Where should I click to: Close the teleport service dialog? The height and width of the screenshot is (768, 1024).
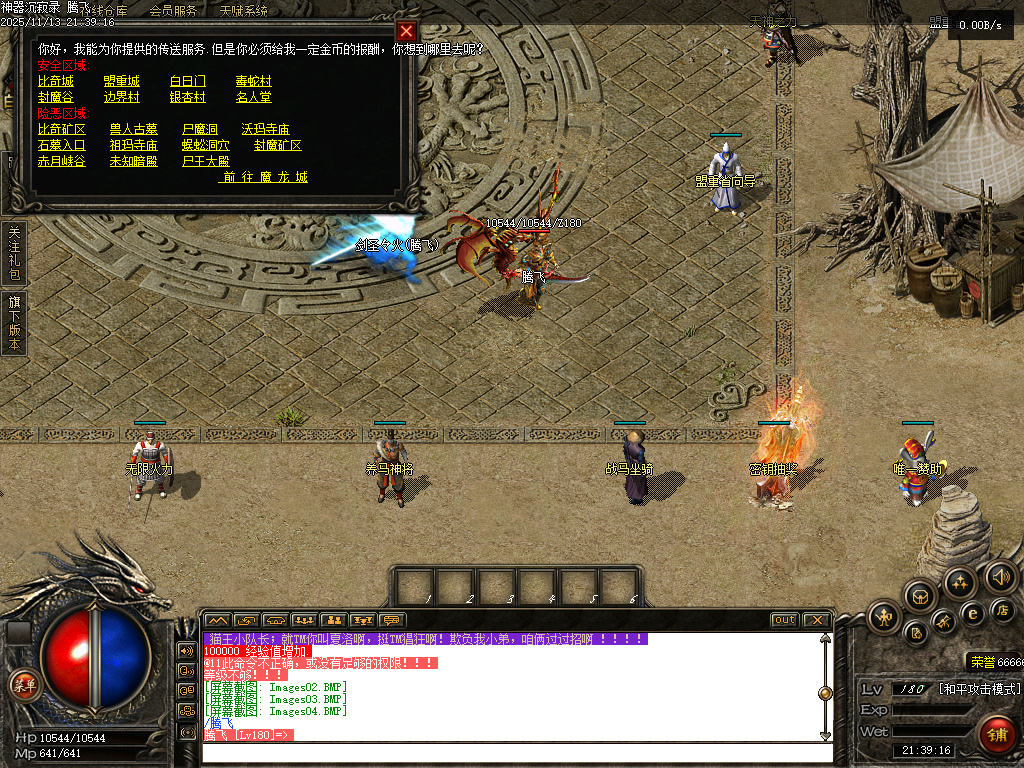coord(405,32)
